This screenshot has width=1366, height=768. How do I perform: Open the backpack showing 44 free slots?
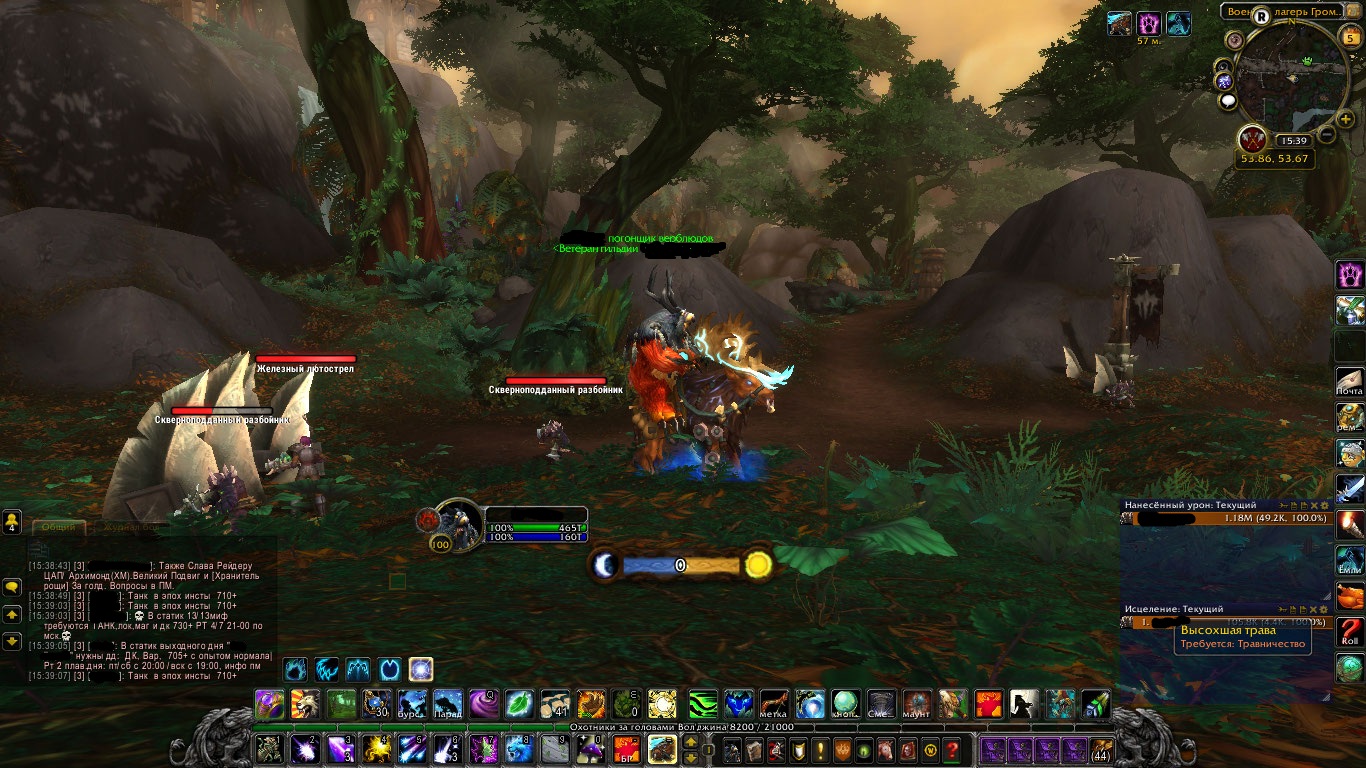click(x=1101, y=749)
